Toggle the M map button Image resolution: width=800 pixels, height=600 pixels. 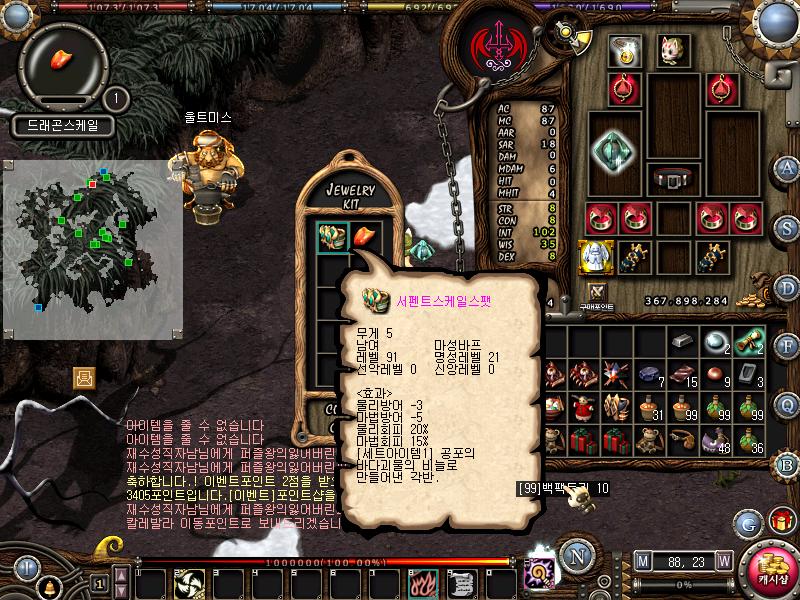(642, 561)
